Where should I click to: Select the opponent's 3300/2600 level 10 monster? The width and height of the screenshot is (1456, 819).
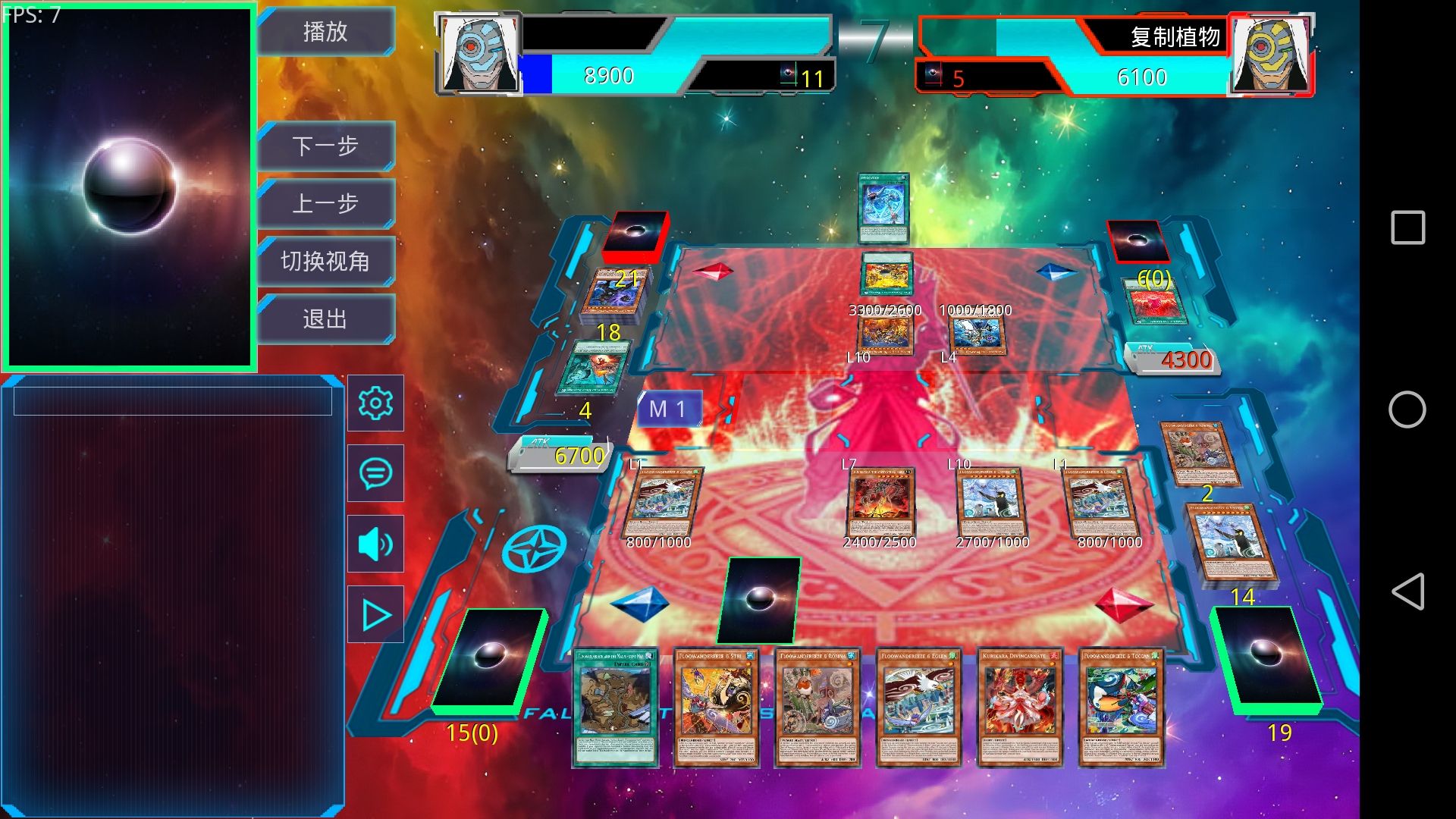click(885, 335)
